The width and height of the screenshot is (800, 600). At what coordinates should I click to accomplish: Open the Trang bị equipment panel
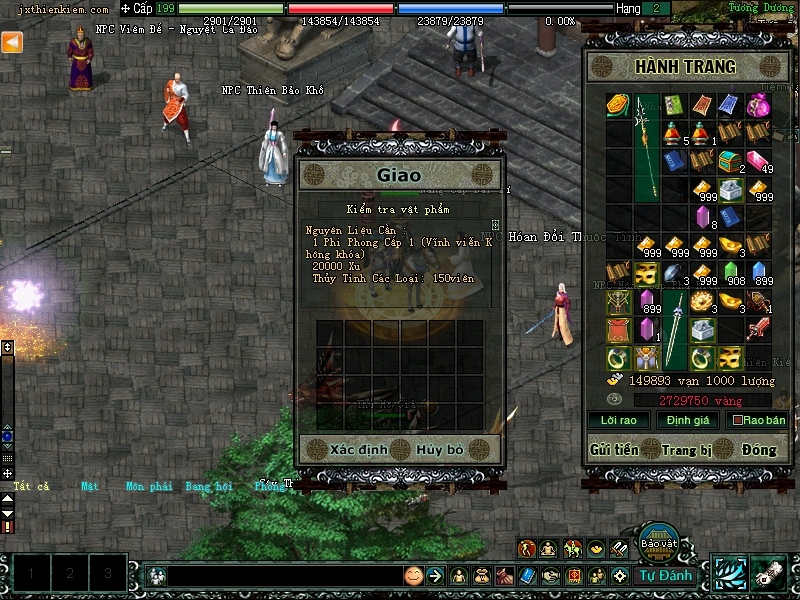pos(687,450)
